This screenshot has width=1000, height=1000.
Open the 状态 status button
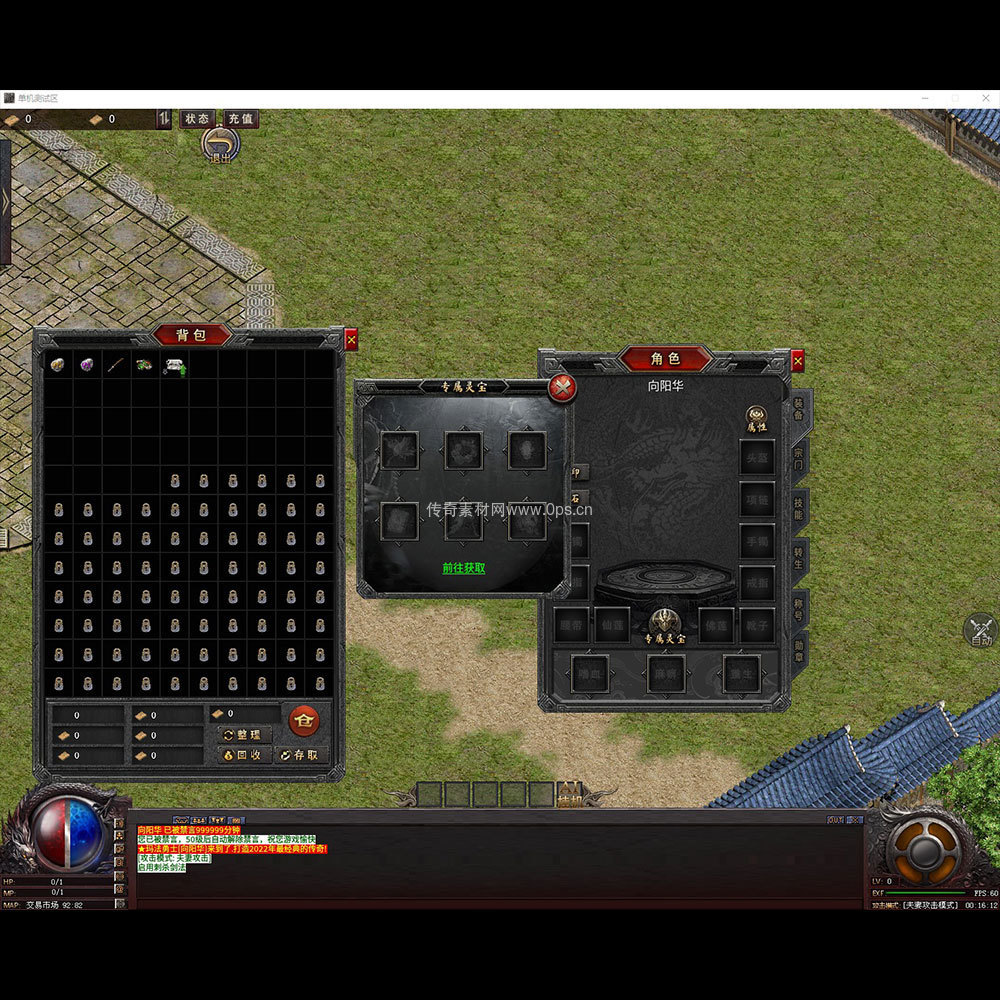[197, 119]
